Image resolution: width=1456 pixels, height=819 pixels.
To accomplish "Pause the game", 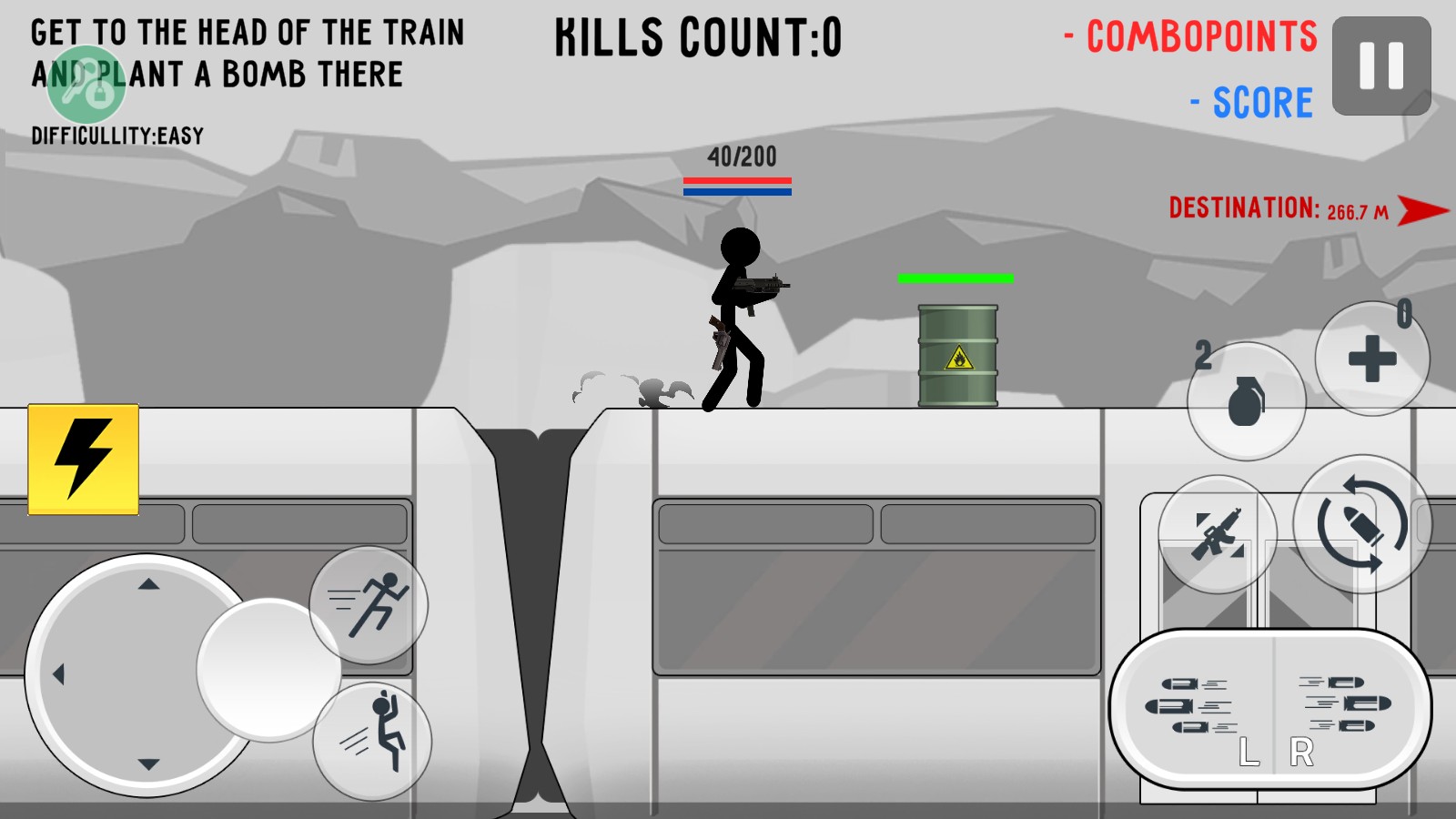I will [x=1380, y=66].
